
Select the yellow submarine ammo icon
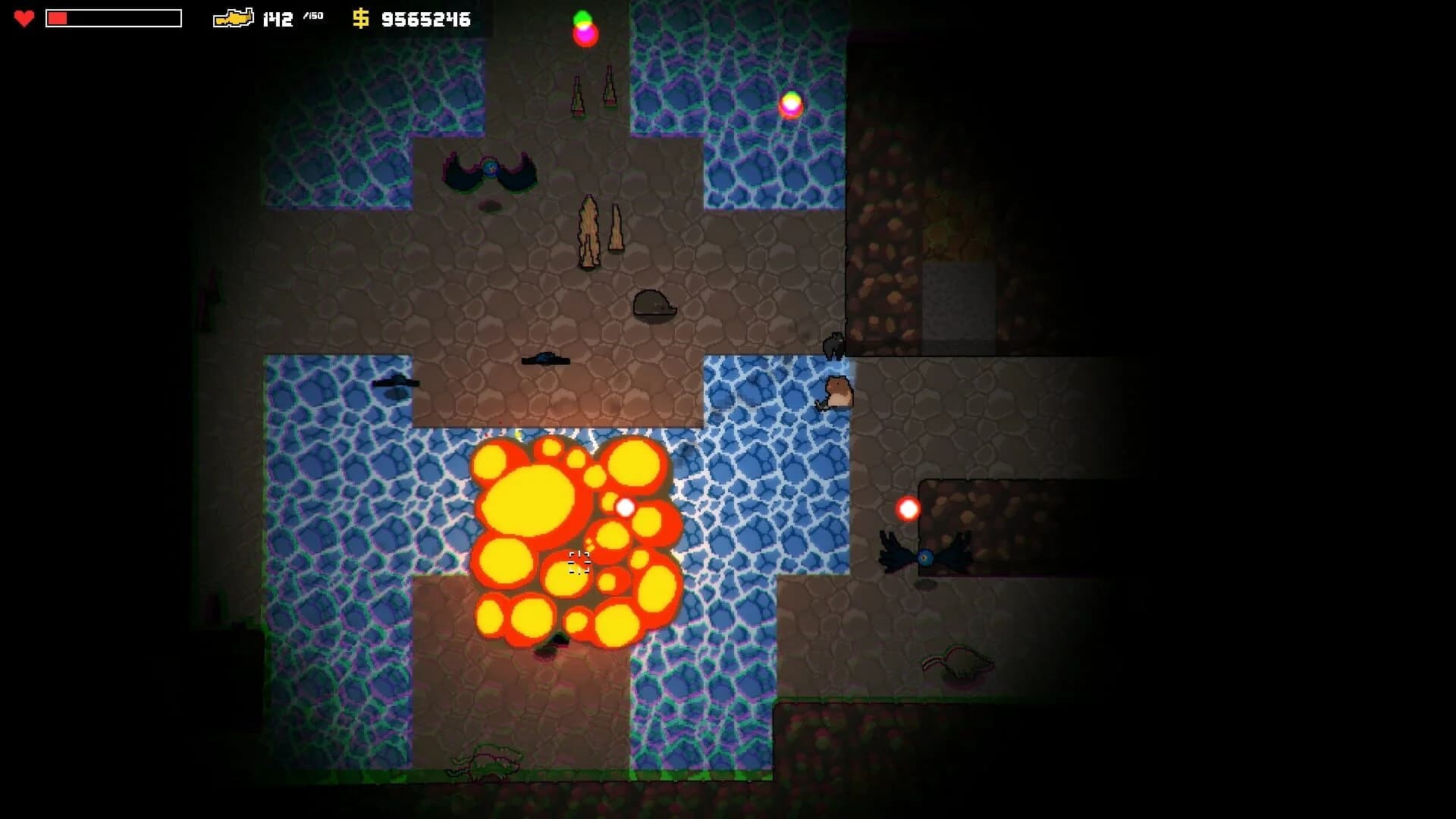click(235, 19)
